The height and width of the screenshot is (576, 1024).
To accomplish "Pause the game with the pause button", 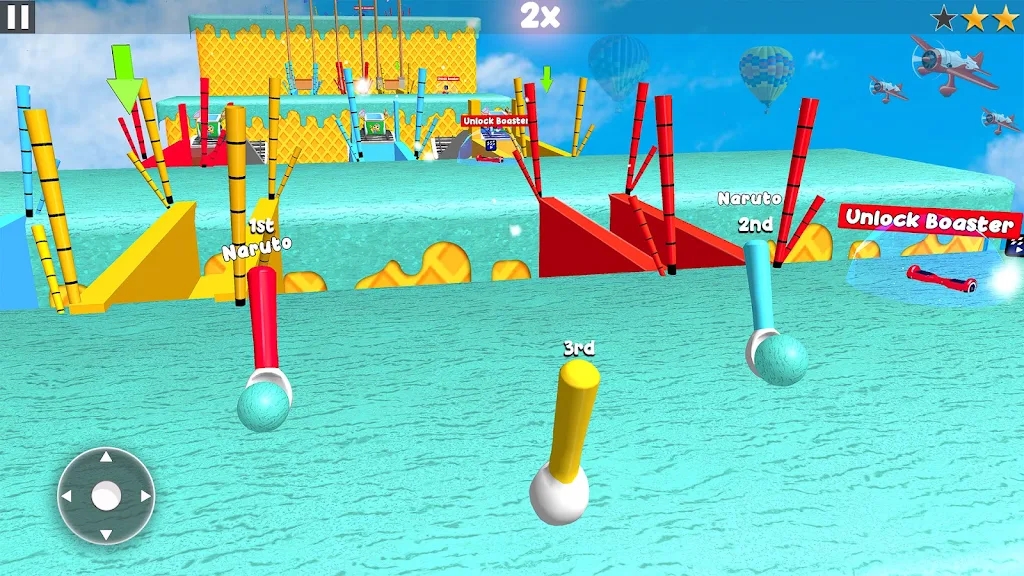I will [17, 16].
